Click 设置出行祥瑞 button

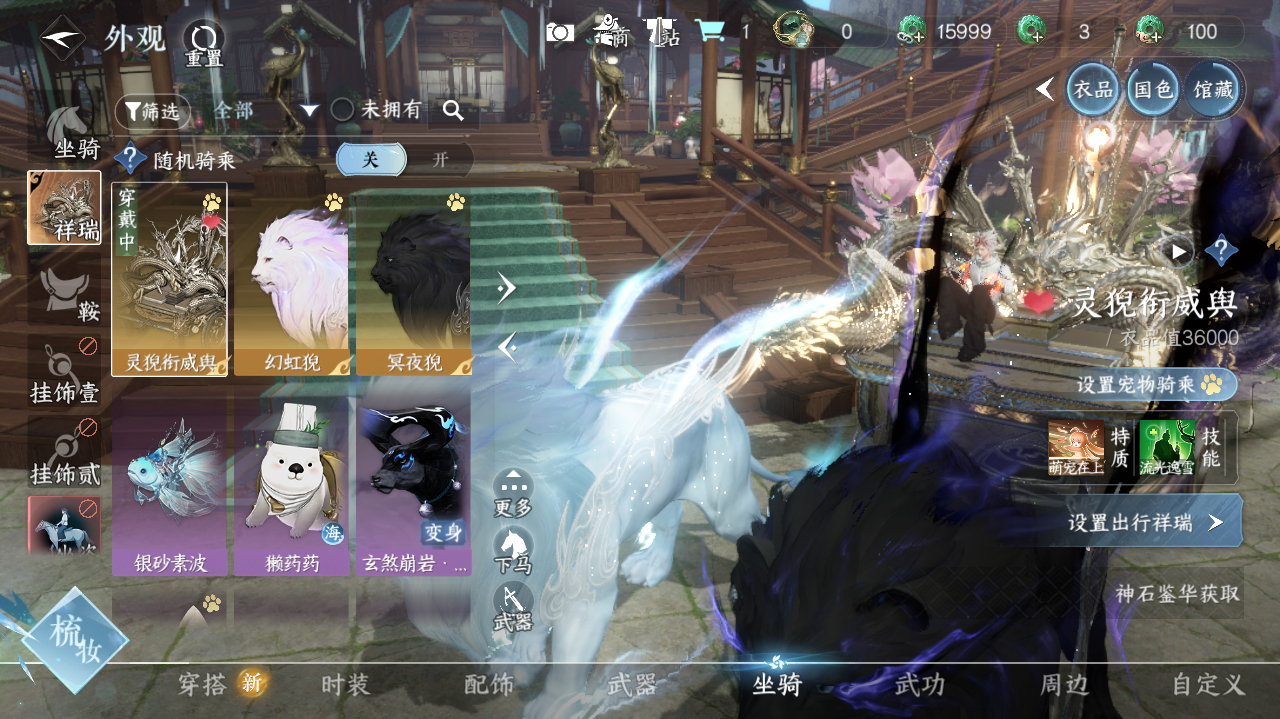[x=1144, y=522]
